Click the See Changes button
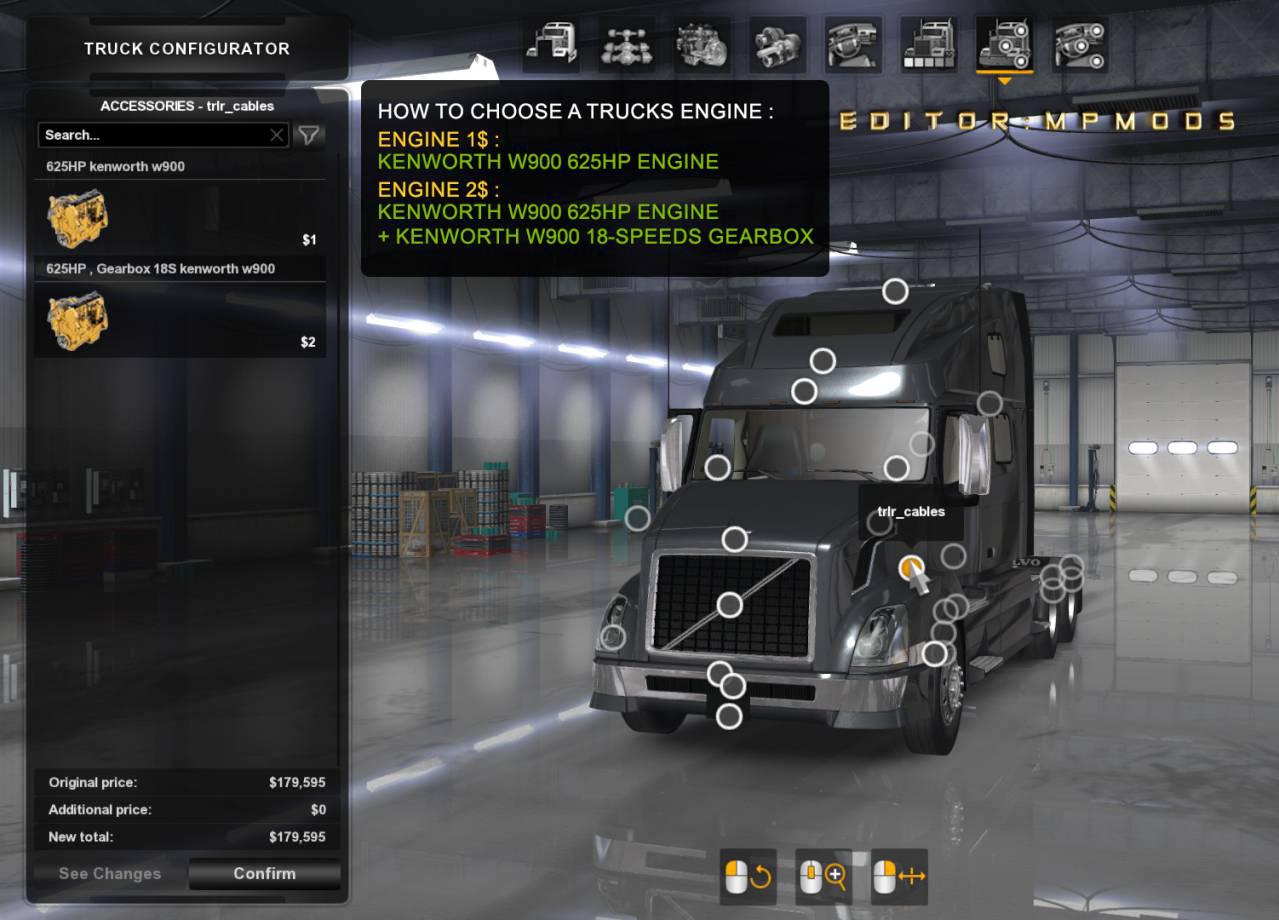The image size is (1279, 920). [x=110, y=873]
